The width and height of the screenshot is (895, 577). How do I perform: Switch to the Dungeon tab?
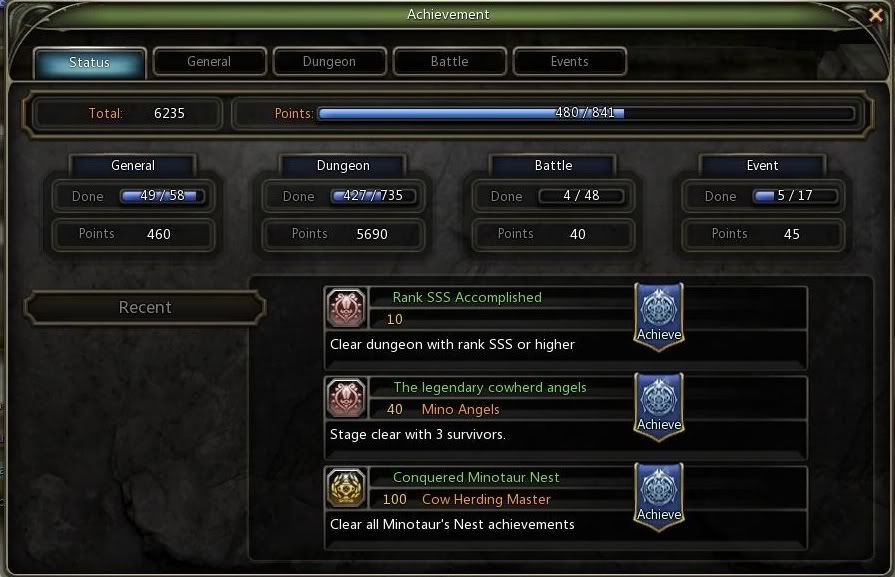(329, 62)
